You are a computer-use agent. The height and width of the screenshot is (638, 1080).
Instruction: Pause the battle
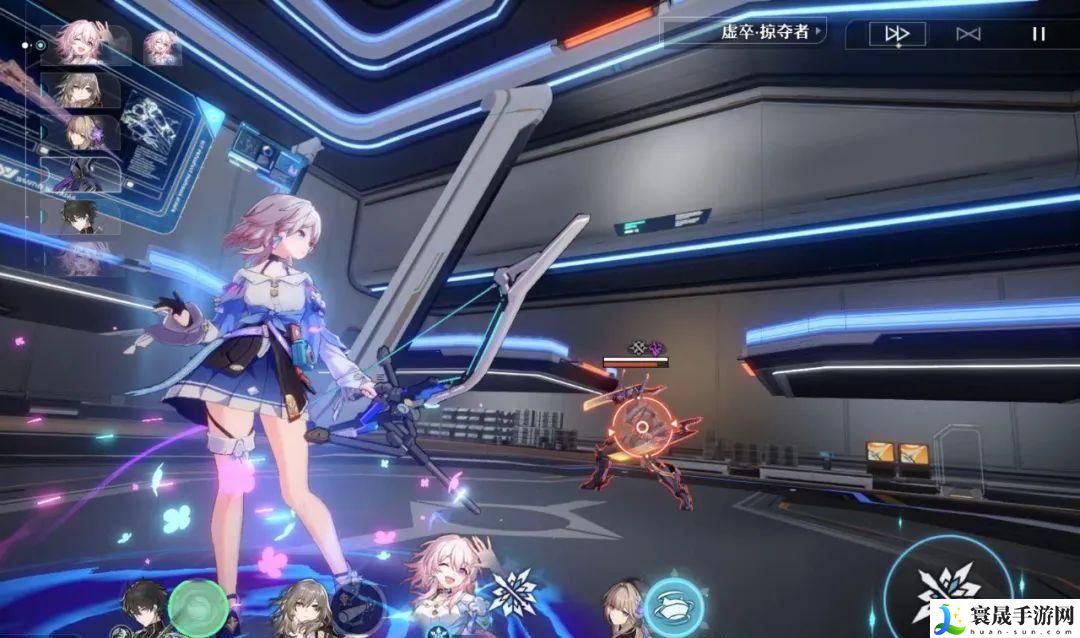click(1038, 34)
